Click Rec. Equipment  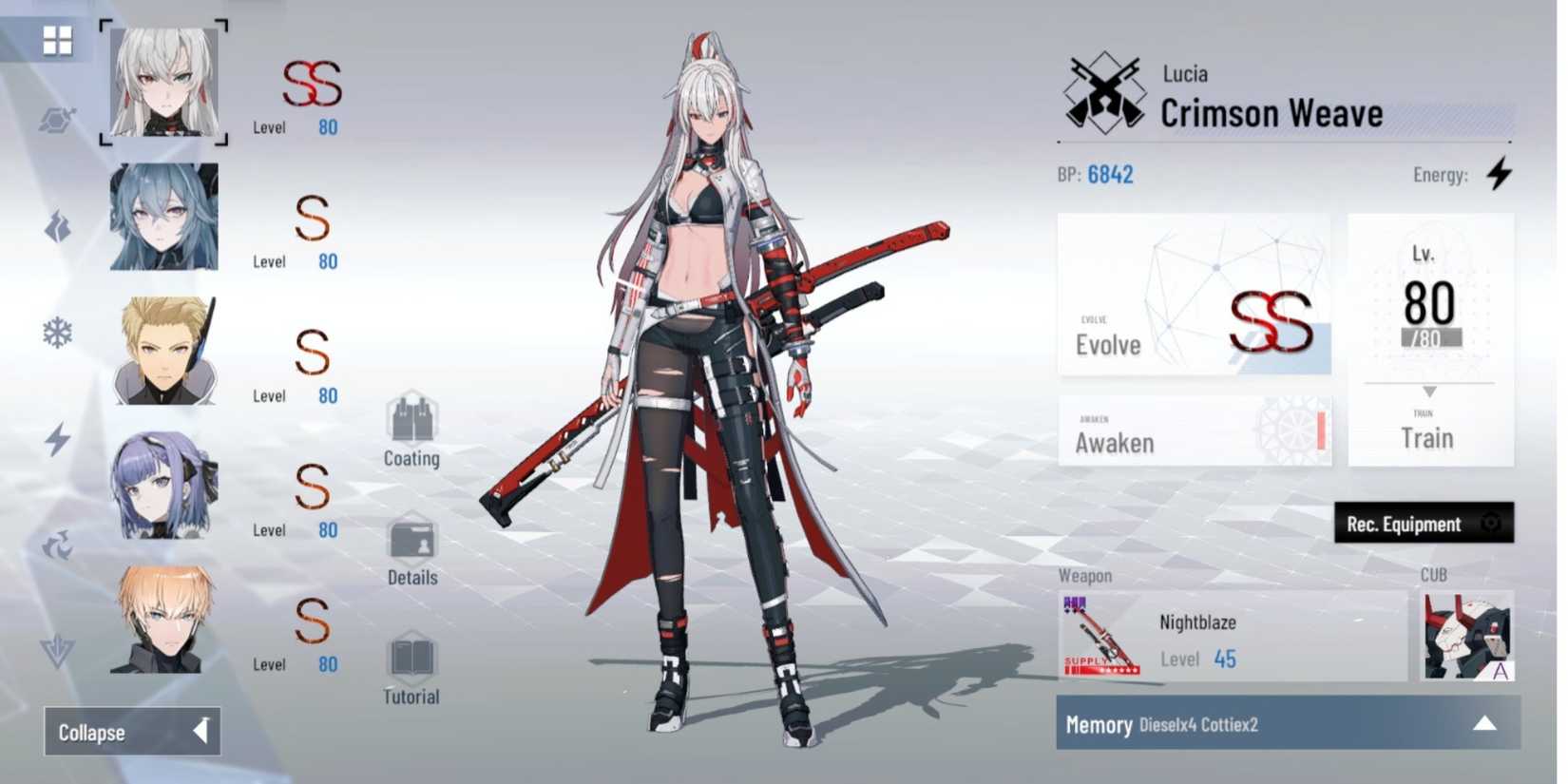(1423, 524)
